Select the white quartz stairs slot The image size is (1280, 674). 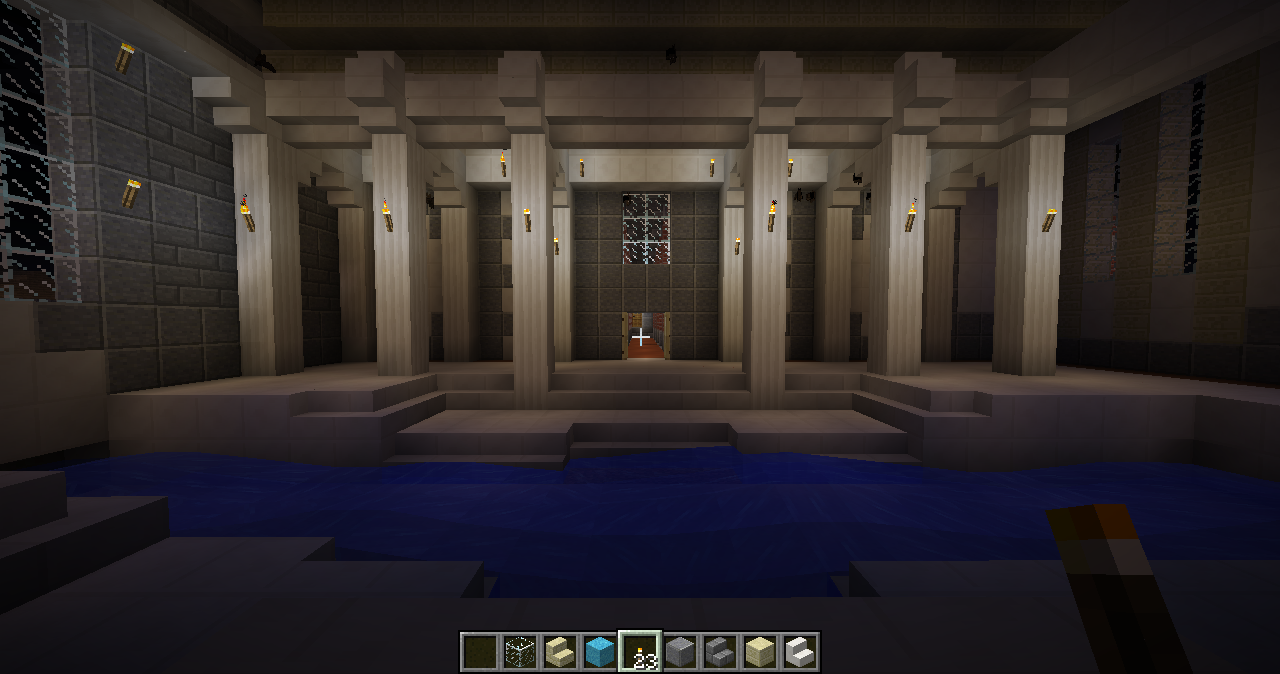tap(800, 652)
